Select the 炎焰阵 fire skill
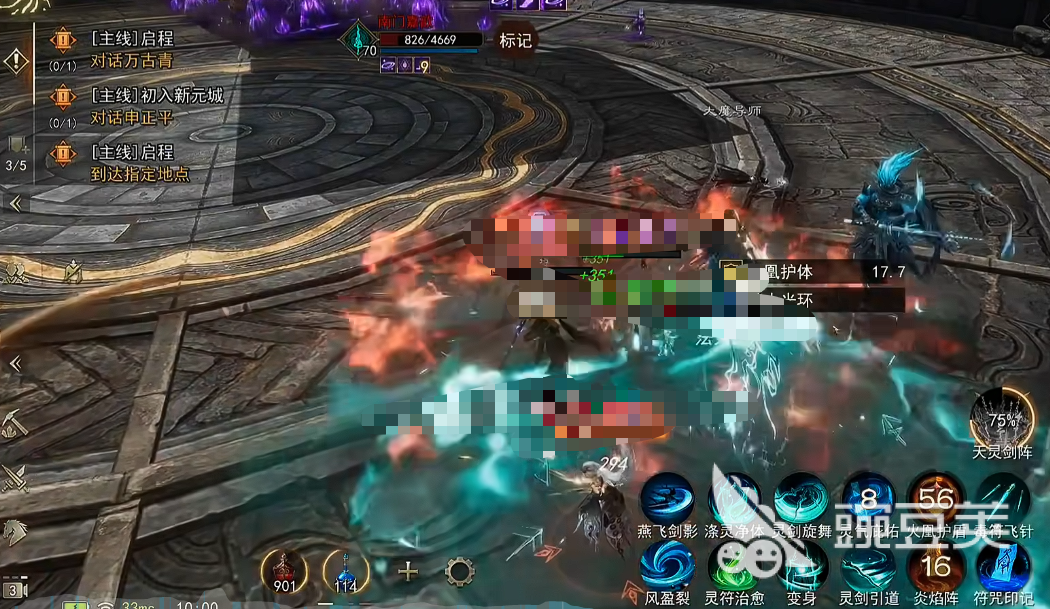The image size is (1050, 609). pos(936,566)
